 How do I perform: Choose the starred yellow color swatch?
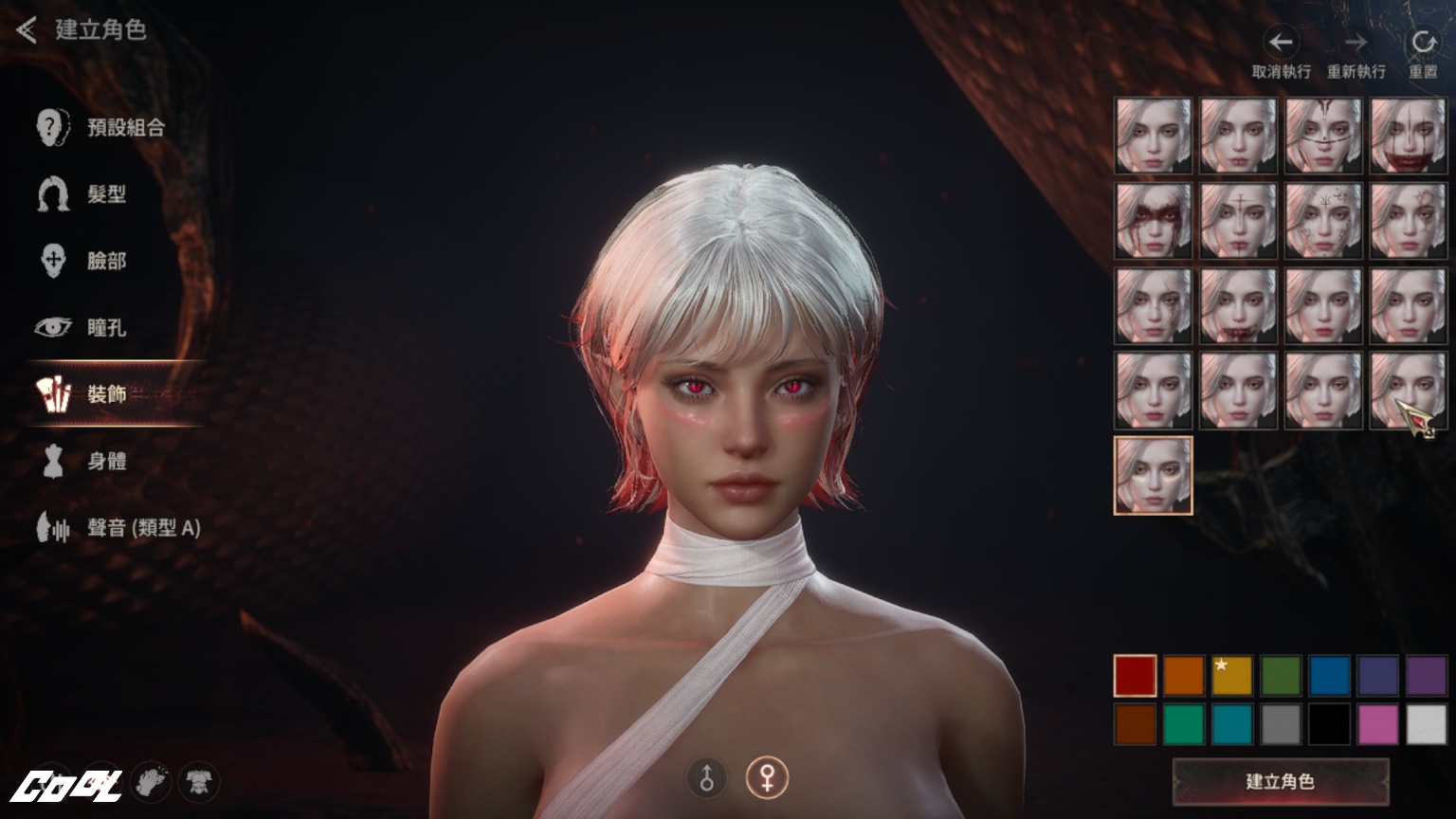click(x=1231, y=676)
